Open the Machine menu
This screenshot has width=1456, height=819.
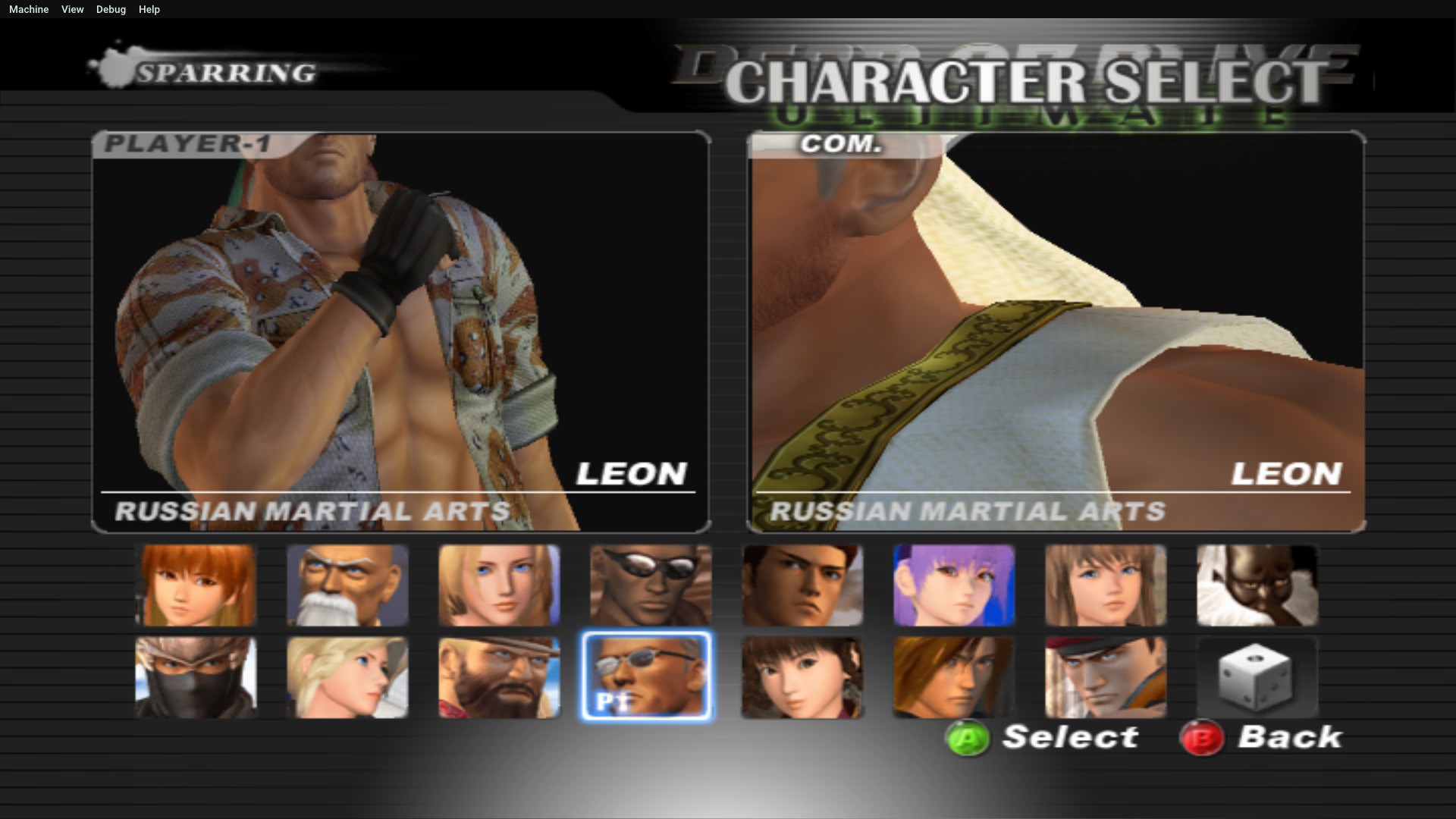point(28,9)
